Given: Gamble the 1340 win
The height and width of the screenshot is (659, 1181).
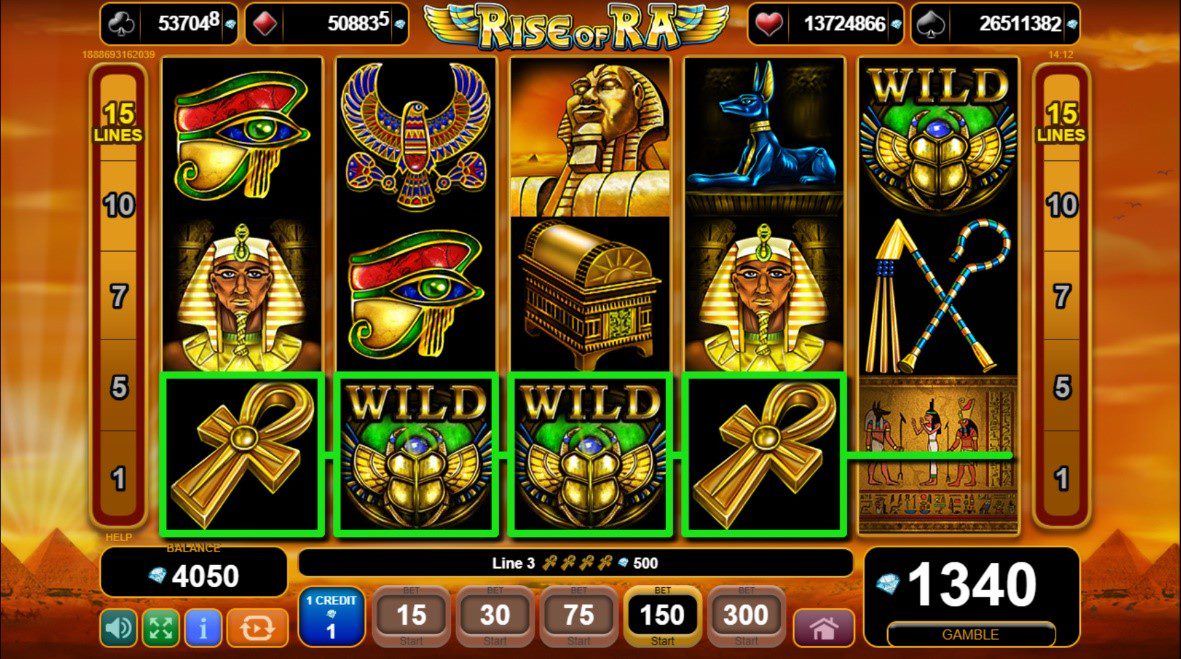Looking at the screenshot, I should coord(970,634).
